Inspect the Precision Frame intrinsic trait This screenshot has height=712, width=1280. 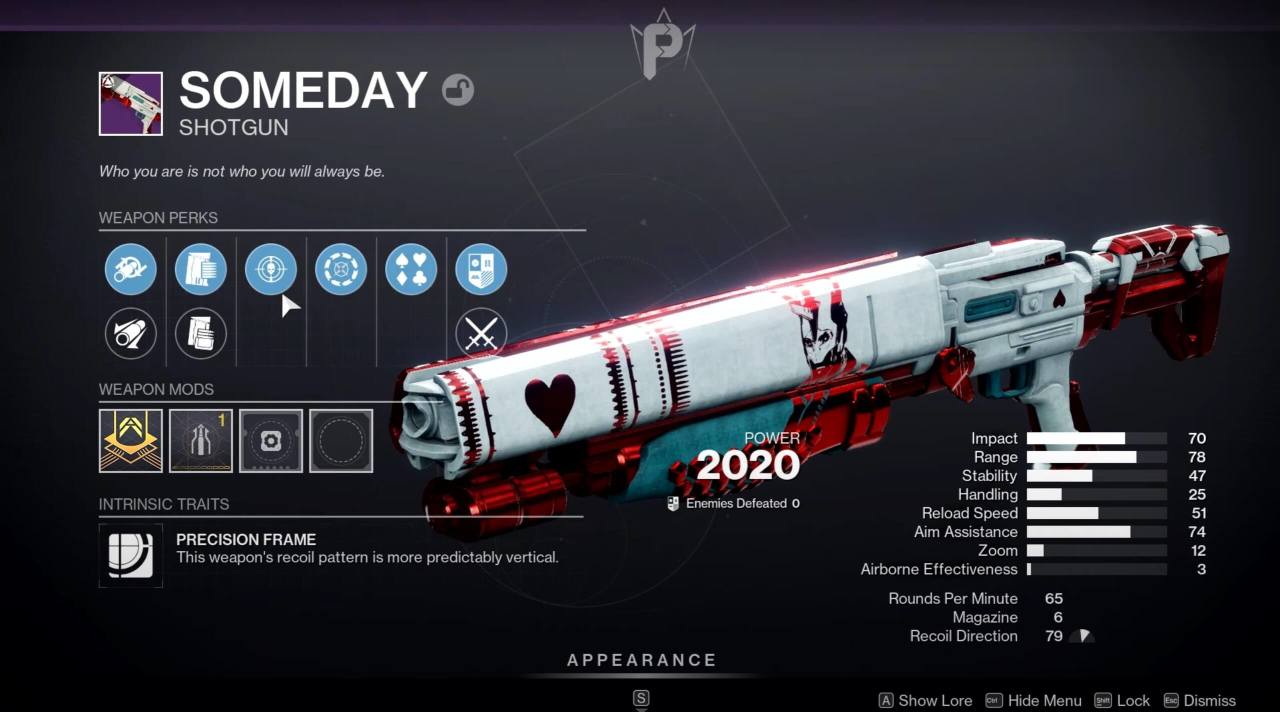[131, 555]
